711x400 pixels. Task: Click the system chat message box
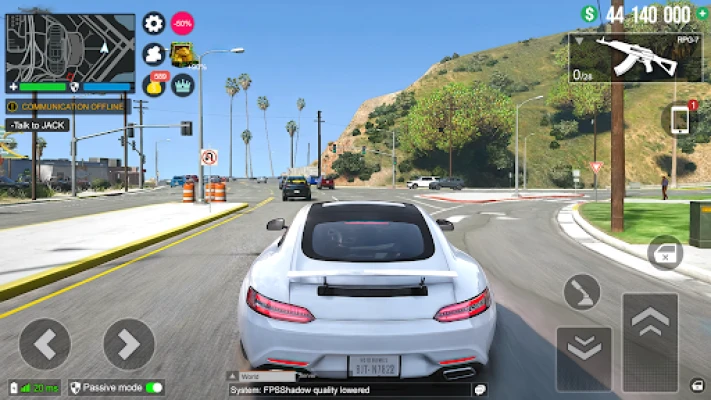350,389
